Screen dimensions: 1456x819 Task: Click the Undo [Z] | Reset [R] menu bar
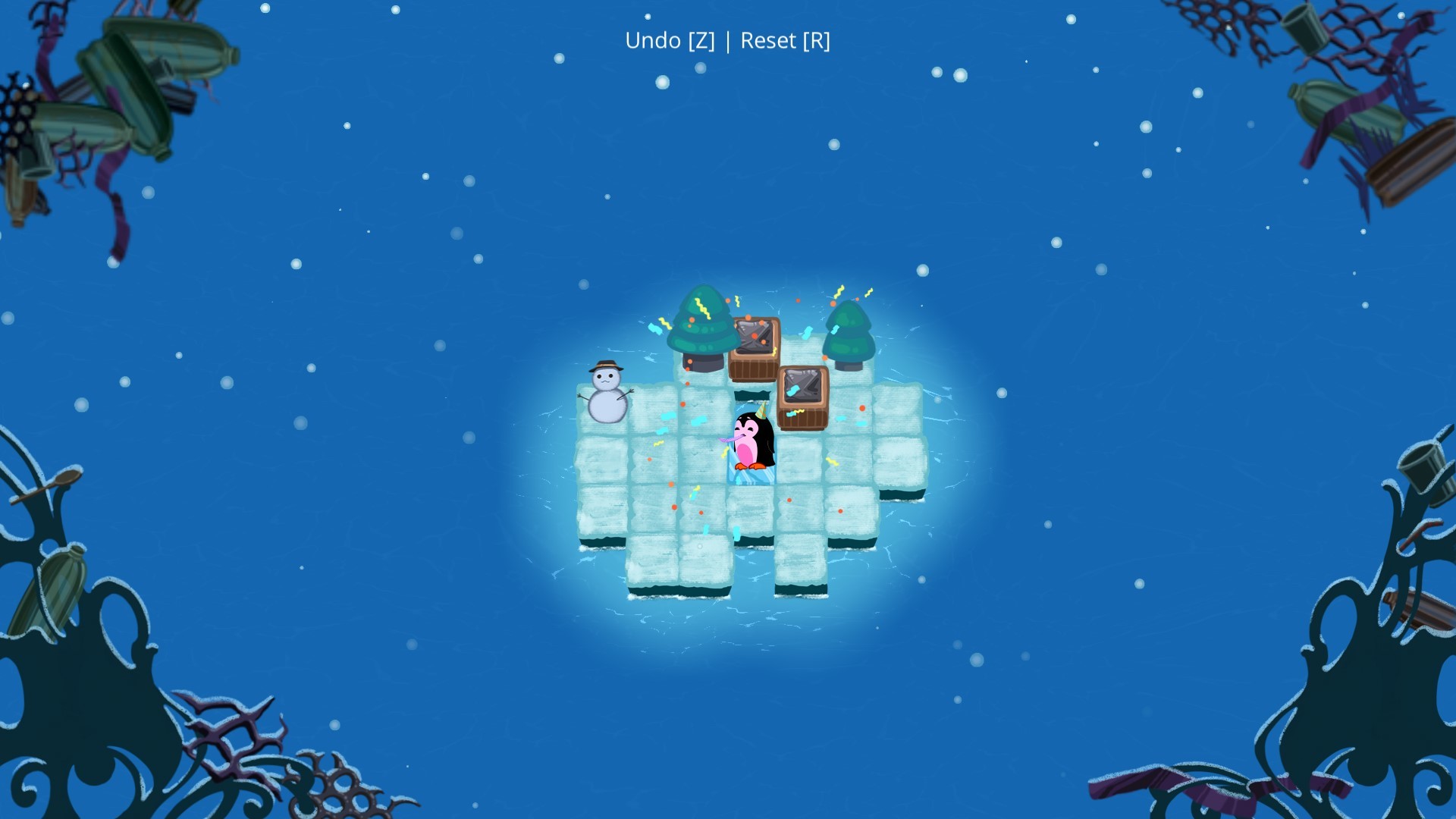728,42
